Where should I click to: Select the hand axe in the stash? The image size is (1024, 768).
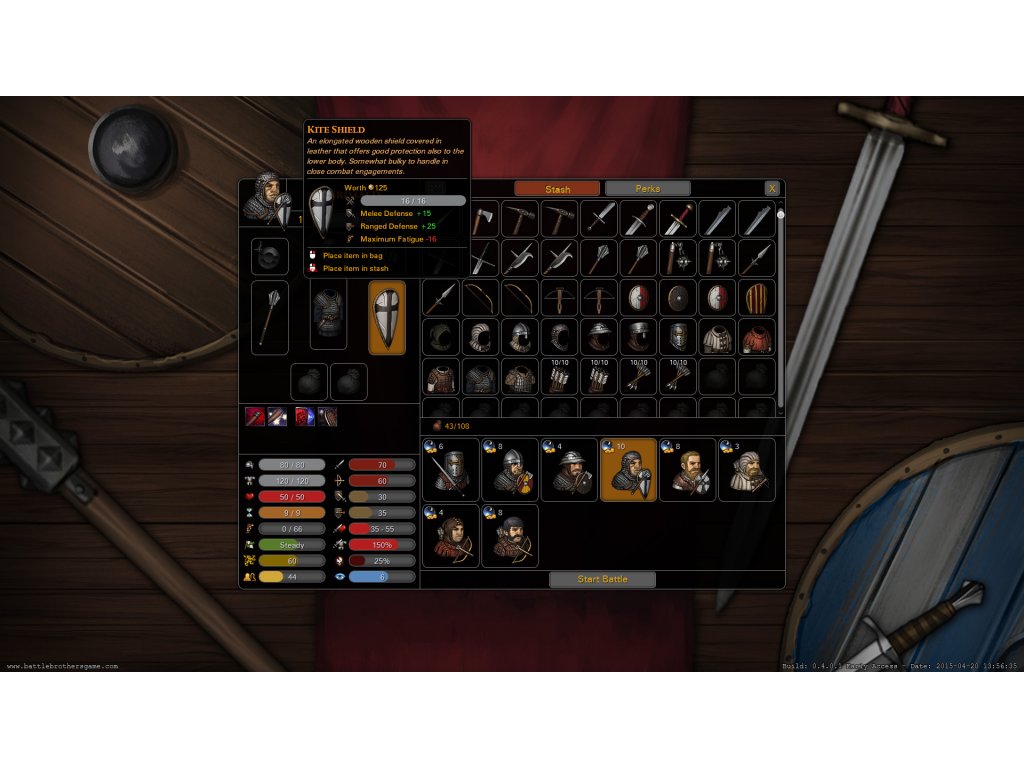pos(482,219)
